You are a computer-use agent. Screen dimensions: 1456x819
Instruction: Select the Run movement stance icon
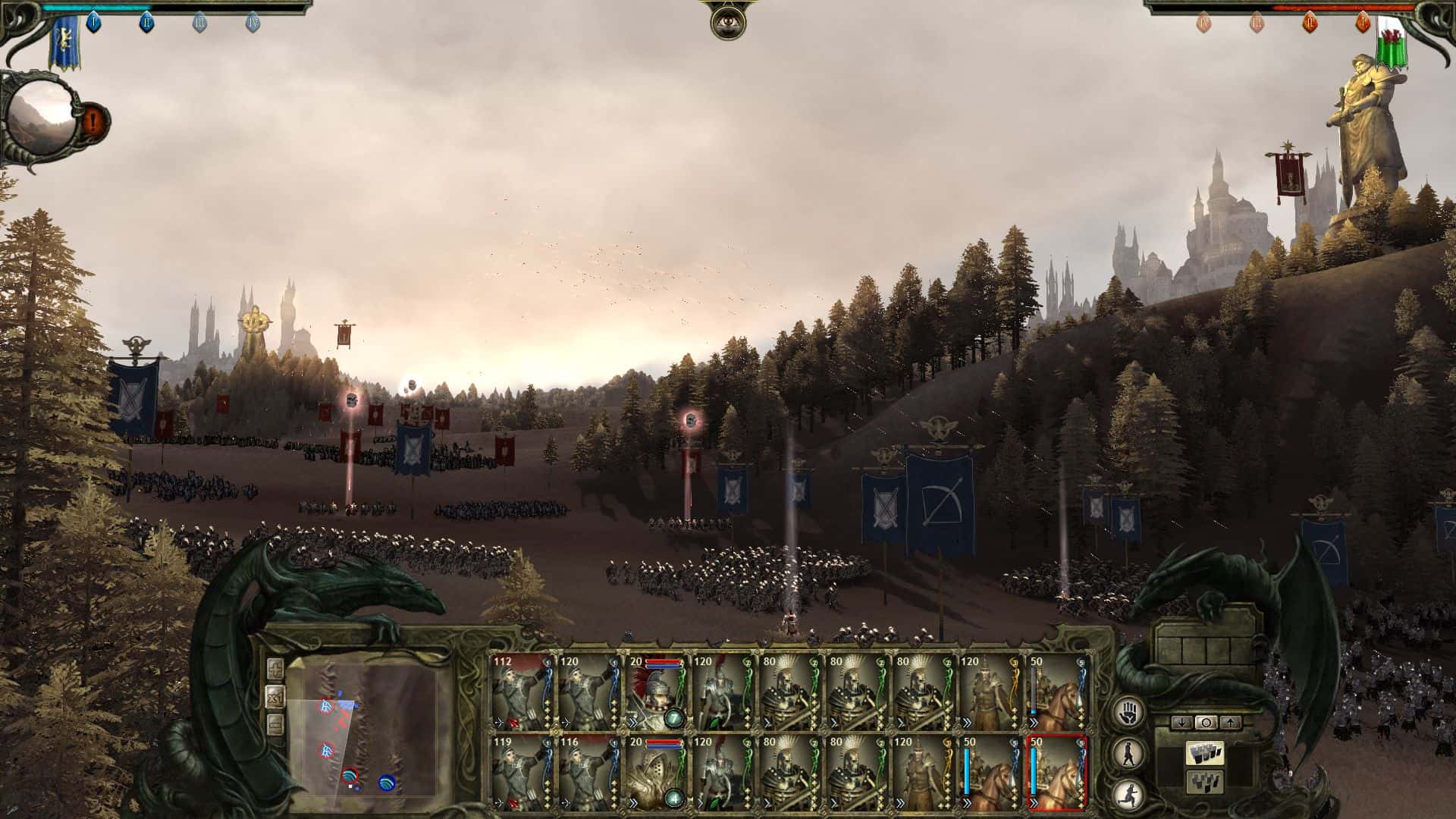1128,795
